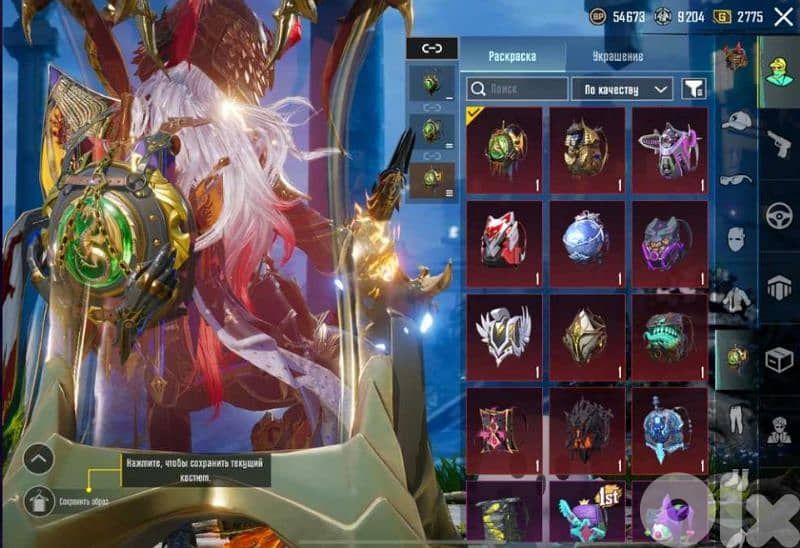Select the teal toothy monster backpack
800x548 pixels.
670,332
